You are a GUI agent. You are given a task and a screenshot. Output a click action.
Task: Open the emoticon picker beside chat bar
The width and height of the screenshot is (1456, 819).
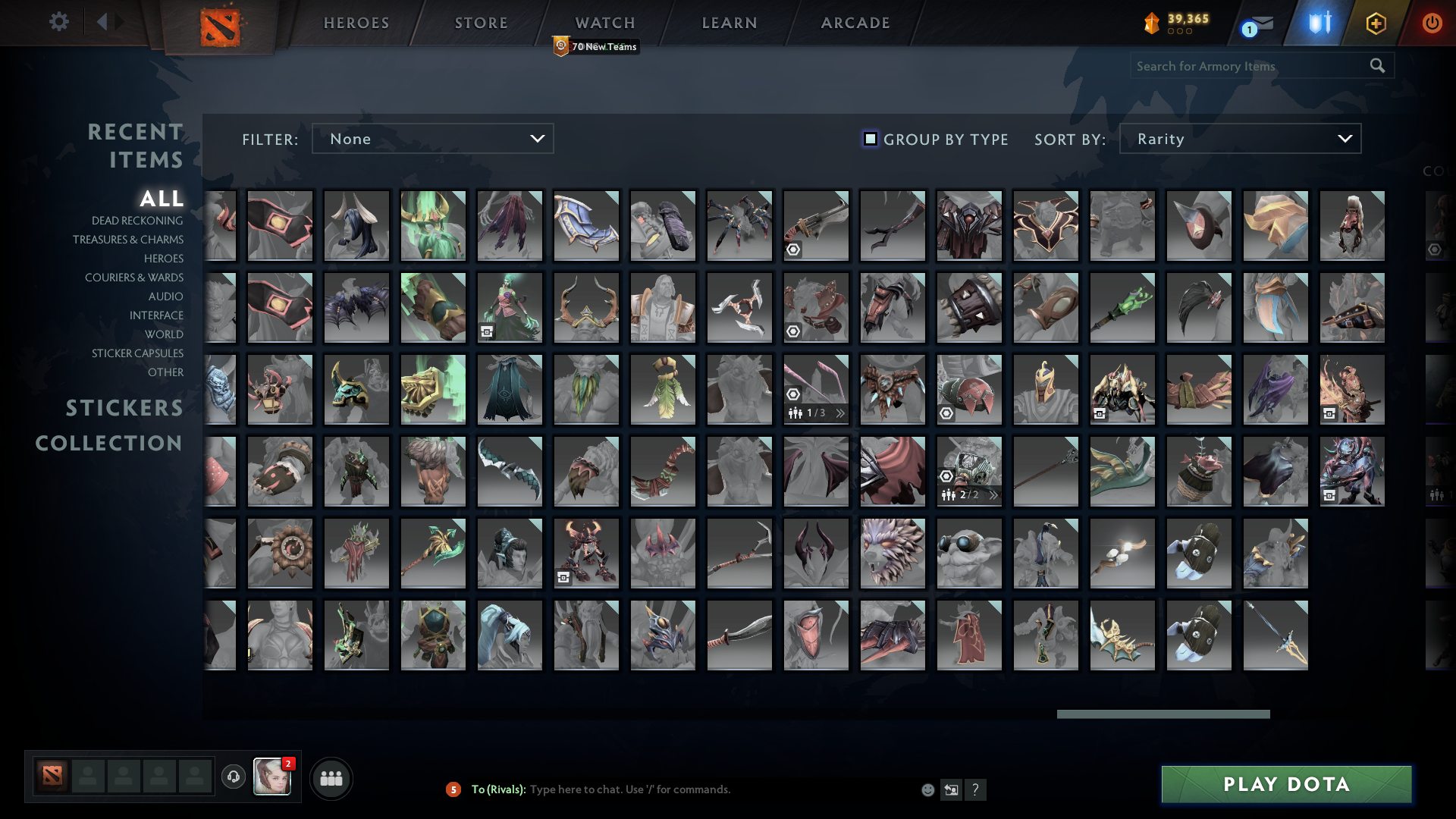[x=928, y=789]
